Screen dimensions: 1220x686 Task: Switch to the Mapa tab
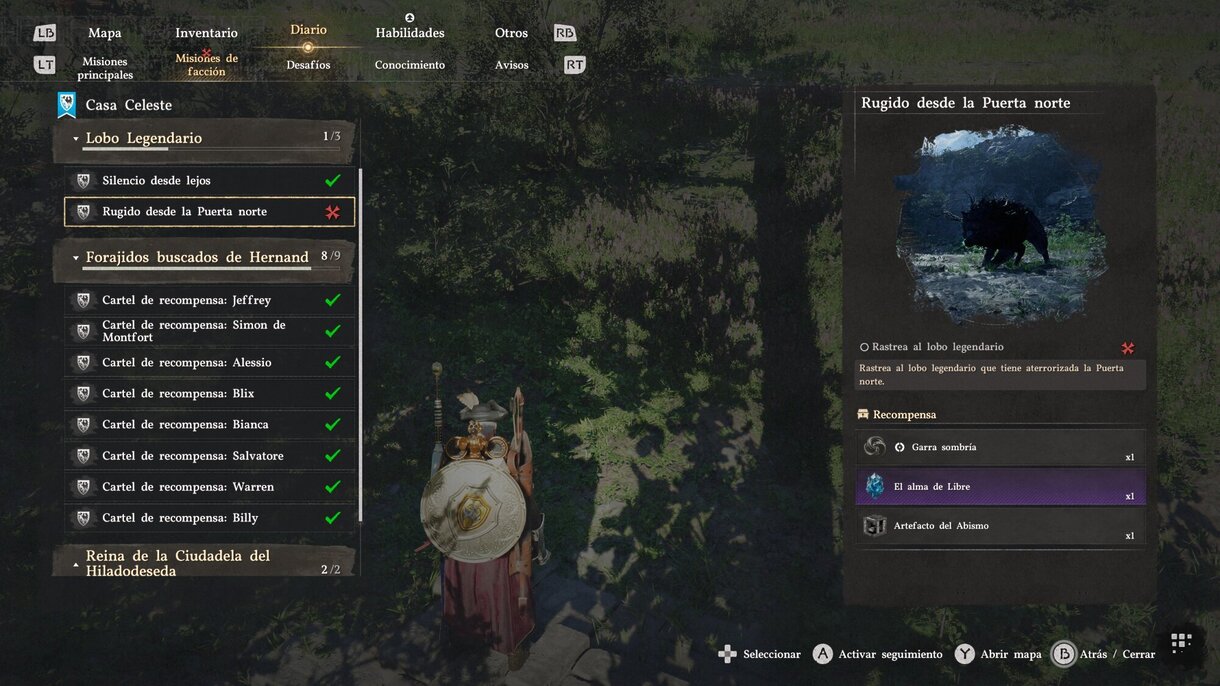[105, 33]
